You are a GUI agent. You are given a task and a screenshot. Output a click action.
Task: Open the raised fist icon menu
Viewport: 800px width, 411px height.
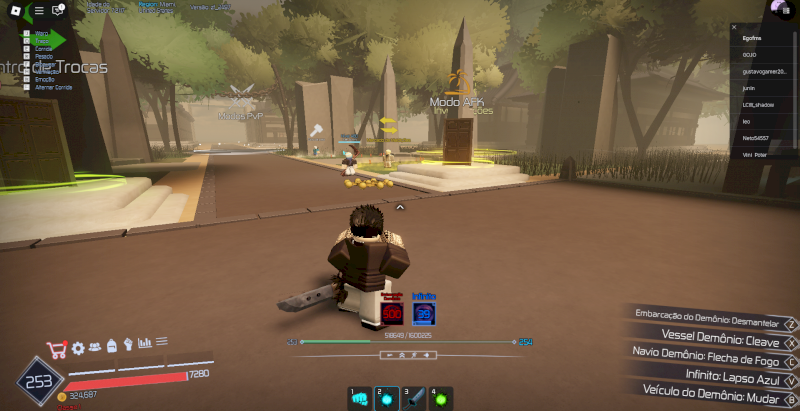point(128,345)
